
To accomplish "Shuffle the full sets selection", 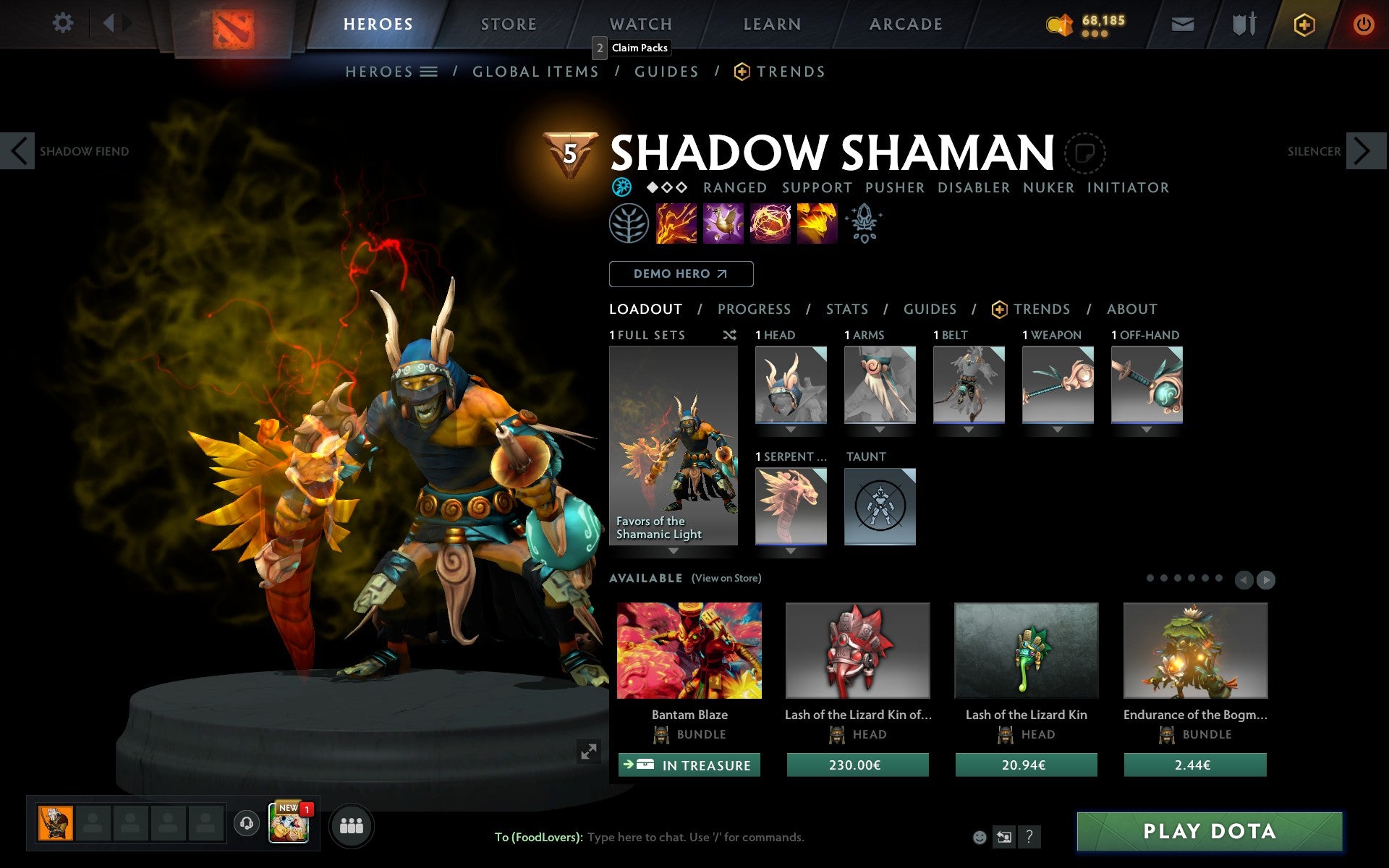I will (729, 335).
